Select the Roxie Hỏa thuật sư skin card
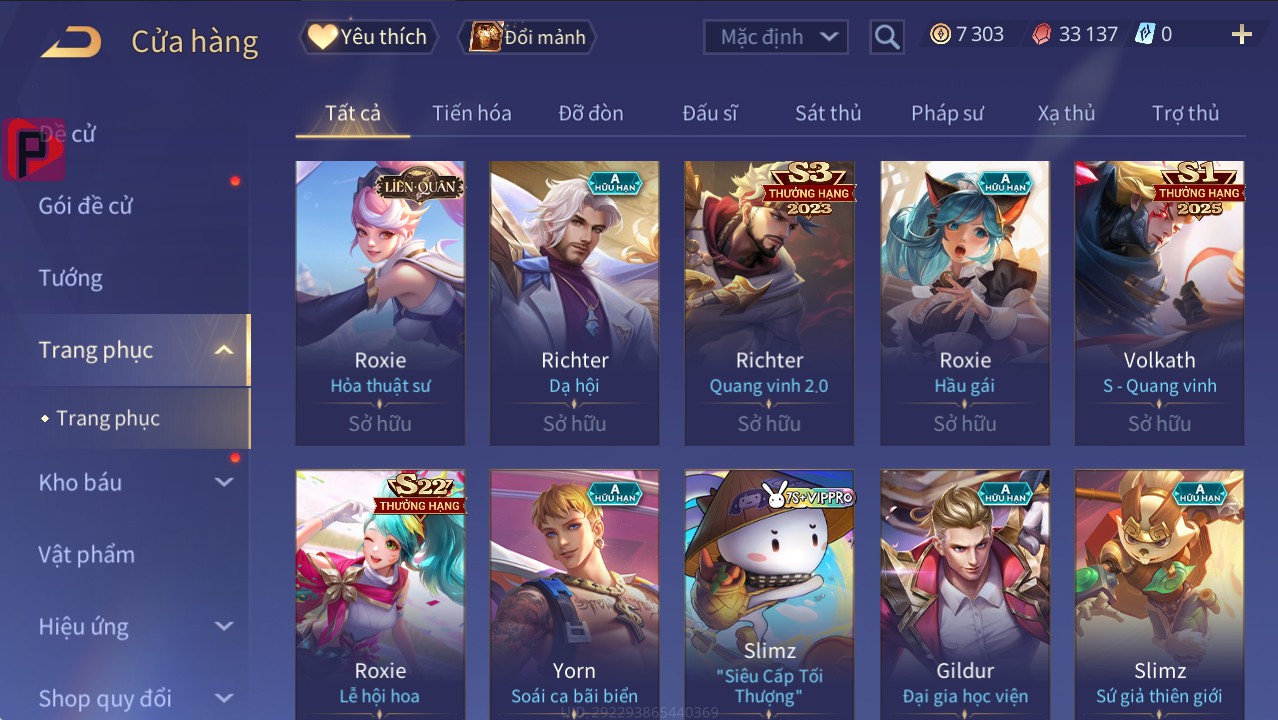This screenshot has width=1278, height=720. coord(380,302)
